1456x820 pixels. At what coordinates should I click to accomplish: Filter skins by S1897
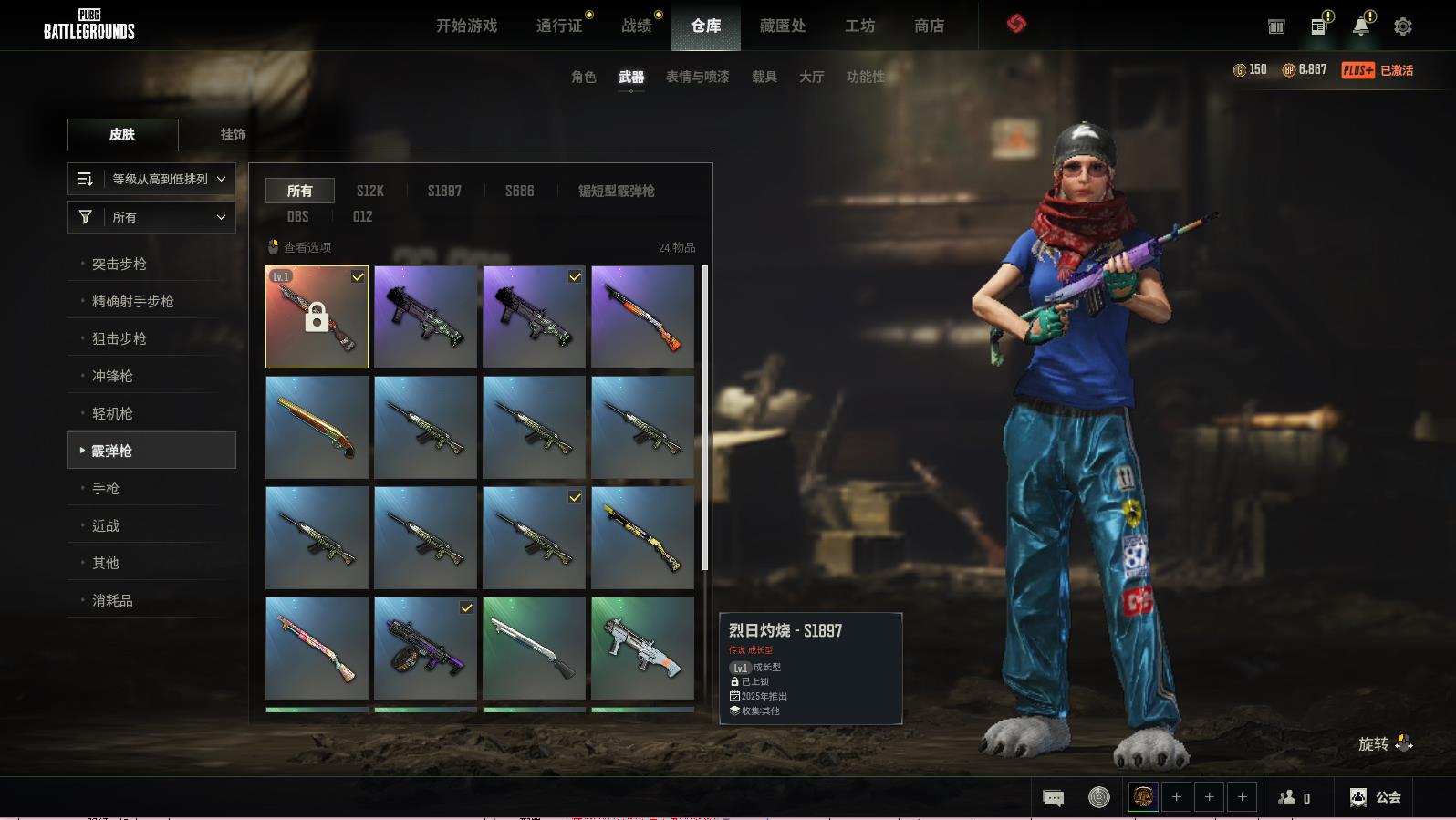(x=444, y=191)
